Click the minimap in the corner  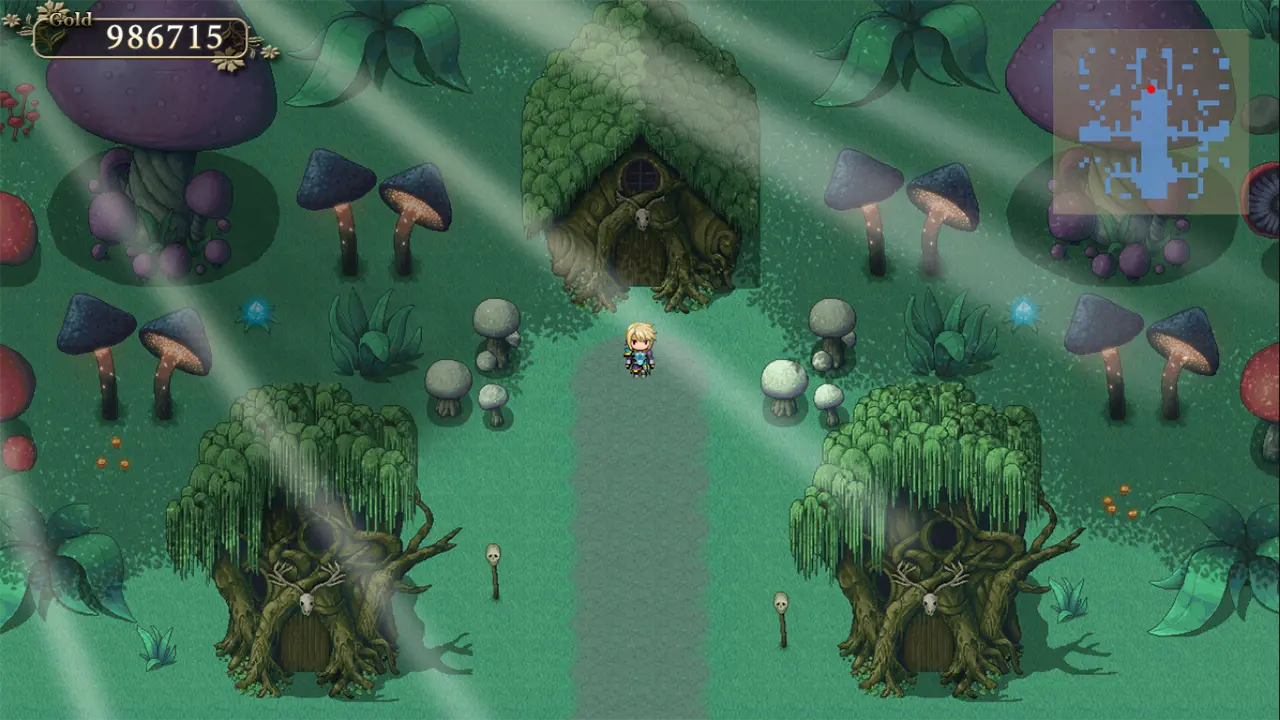point(1150,120)
